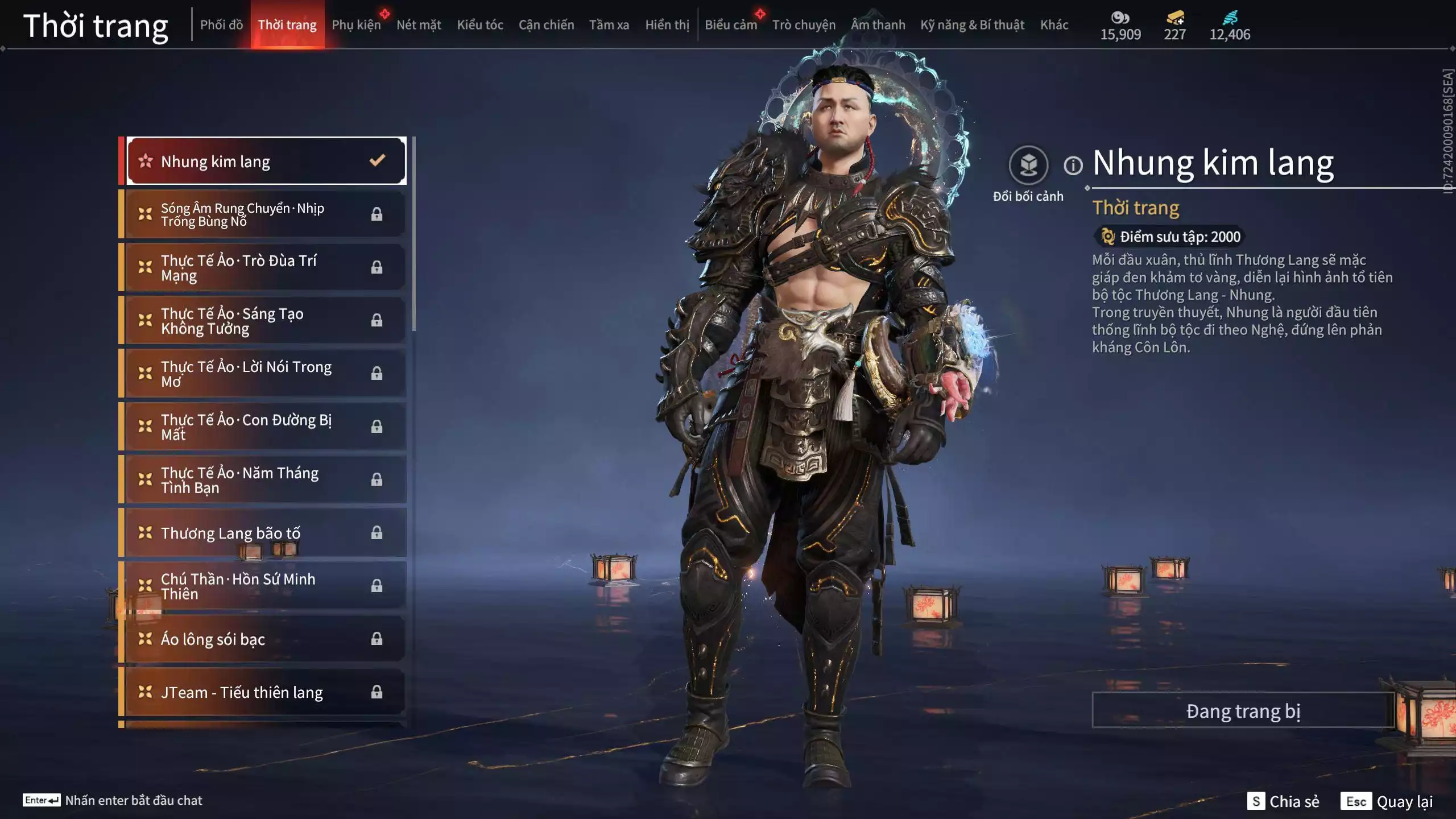Pick the JTeam - Tiểu thiên lang outfit
Image resolution: width=1456 pixels, height=819 pixels.
pos(265,692)
